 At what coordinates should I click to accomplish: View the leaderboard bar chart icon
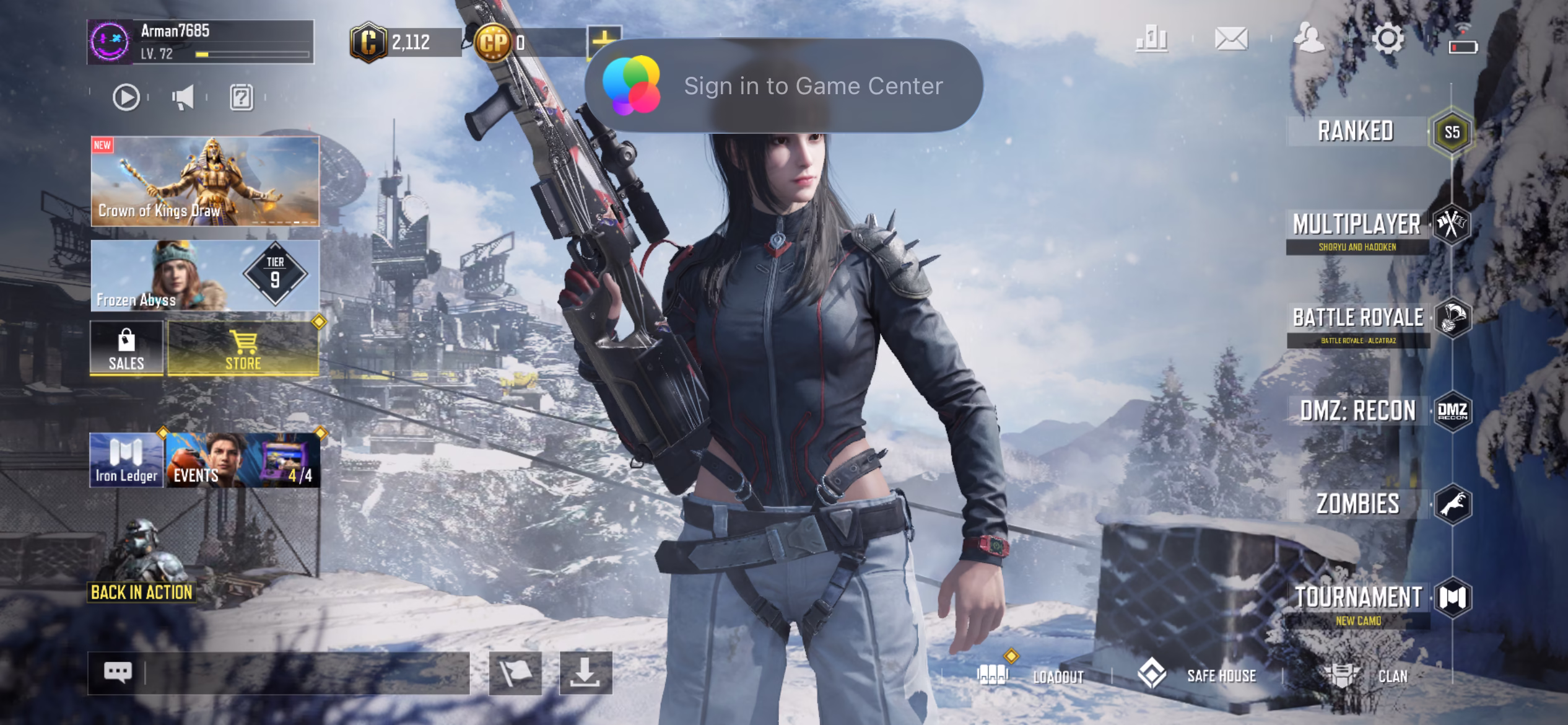(x=1152, y=40)
